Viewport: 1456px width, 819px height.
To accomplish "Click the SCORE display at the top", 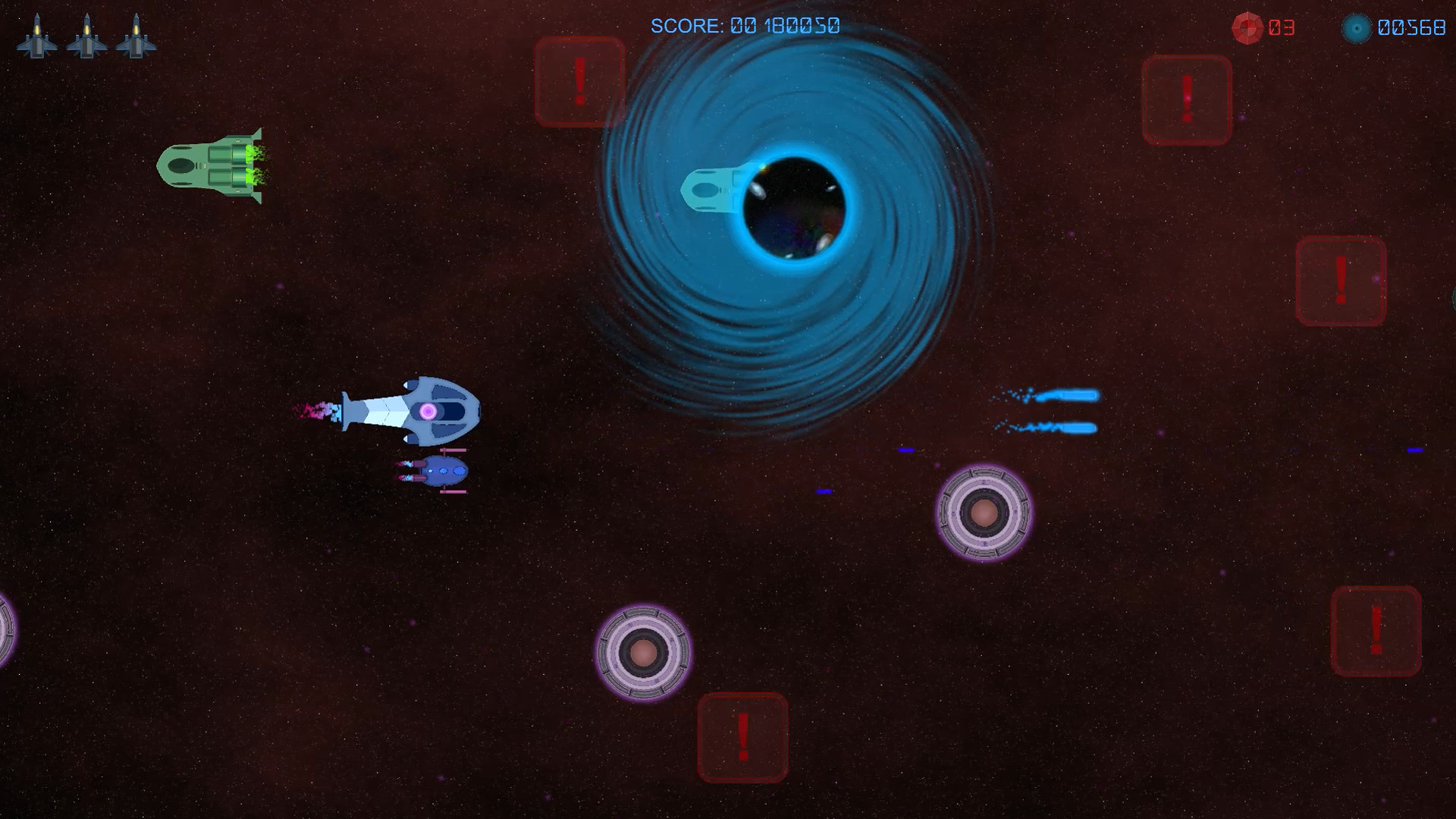I will pyautogui.click(x=745, y=26).
